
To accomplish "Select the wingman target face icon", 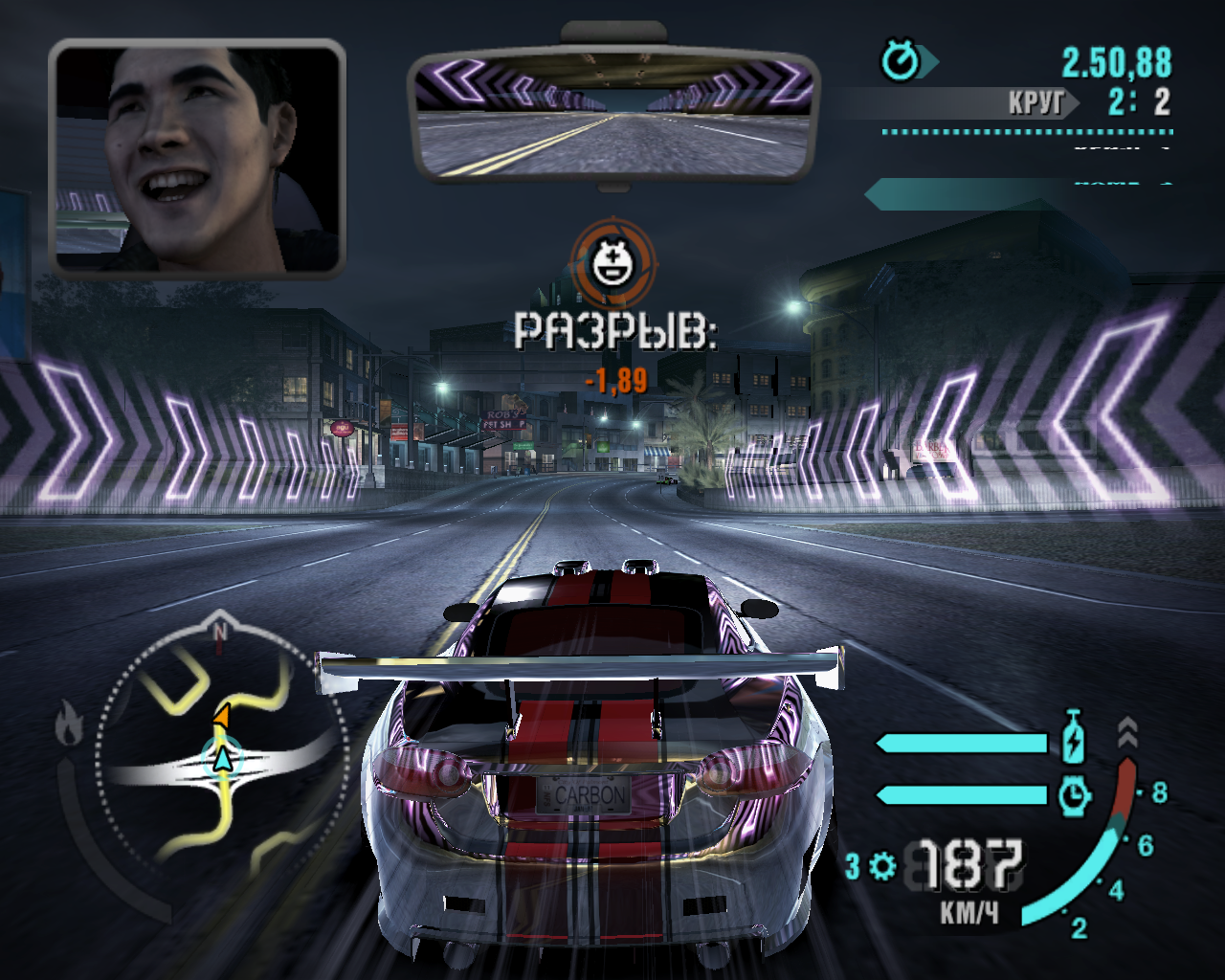I will (x=613, y=262).
